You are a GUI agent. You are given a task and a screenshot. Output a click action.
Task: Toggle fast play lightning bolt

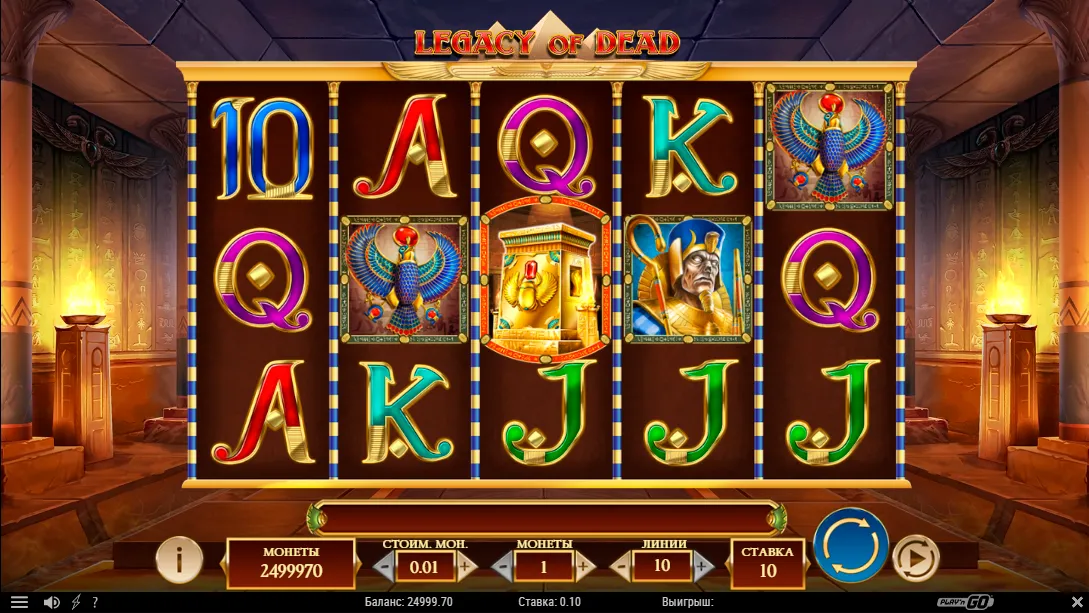76,602
